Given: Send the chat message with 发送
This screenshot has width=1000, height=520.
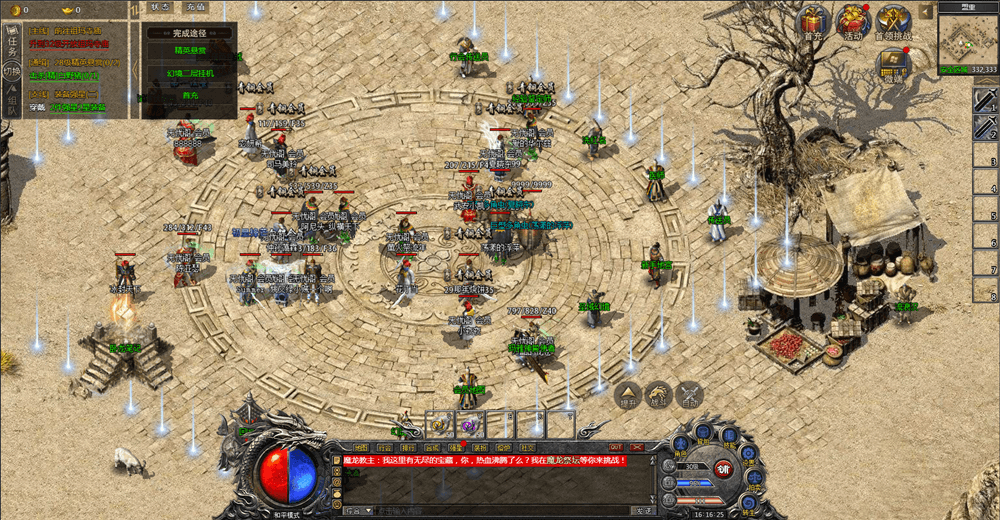Looking at the screenshot, I should 642,510.
